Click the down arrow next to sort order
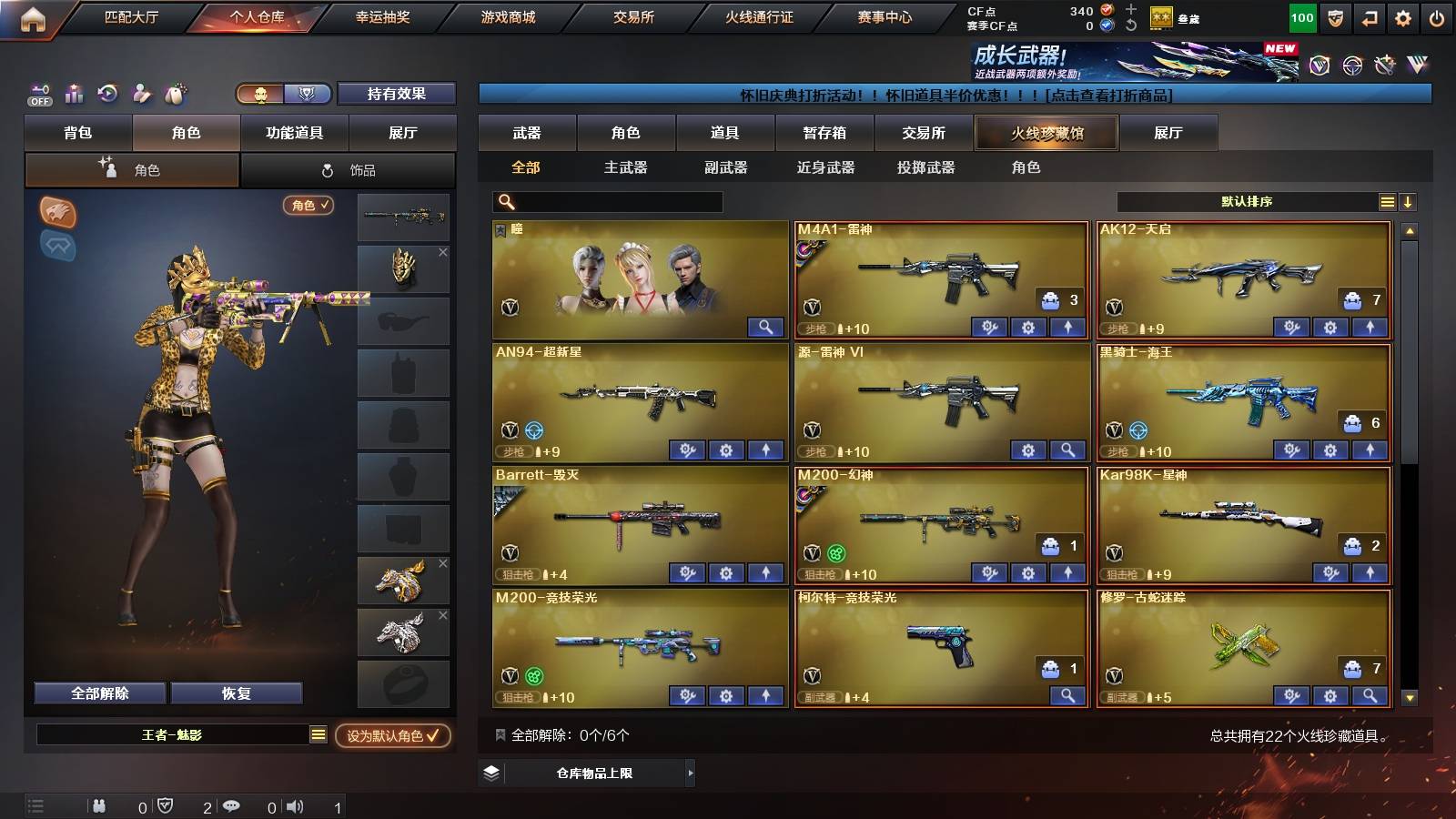 coord(1409,201)
